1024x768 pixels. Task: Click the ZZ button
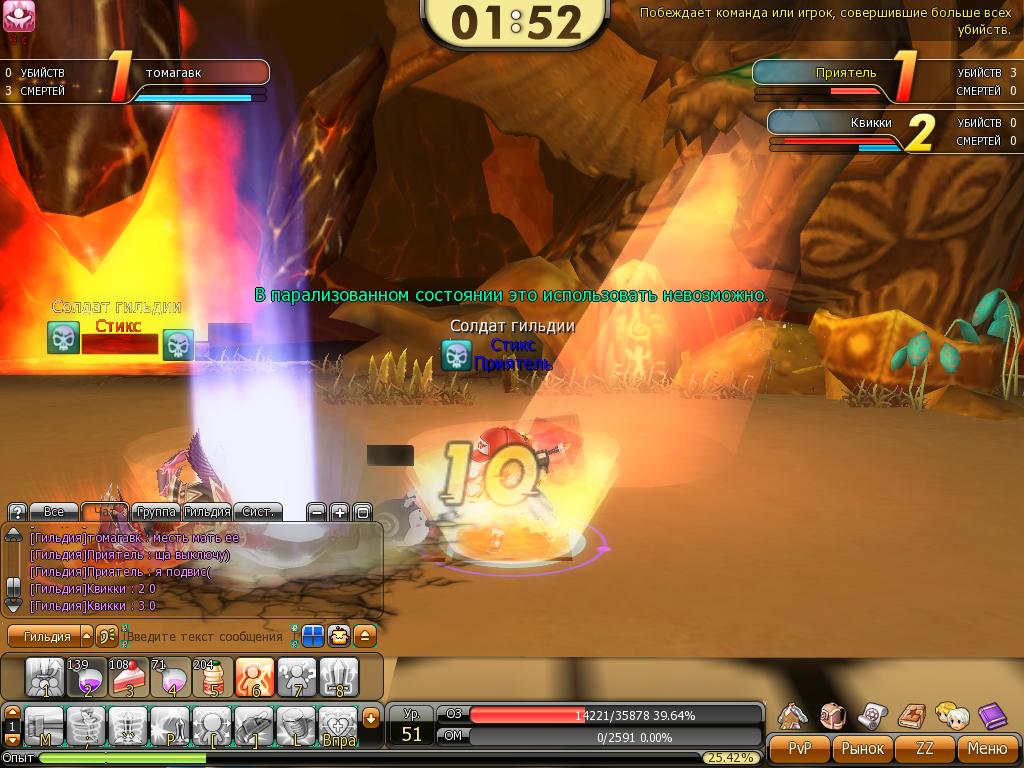pyautogui.click(x=924, y=748)
